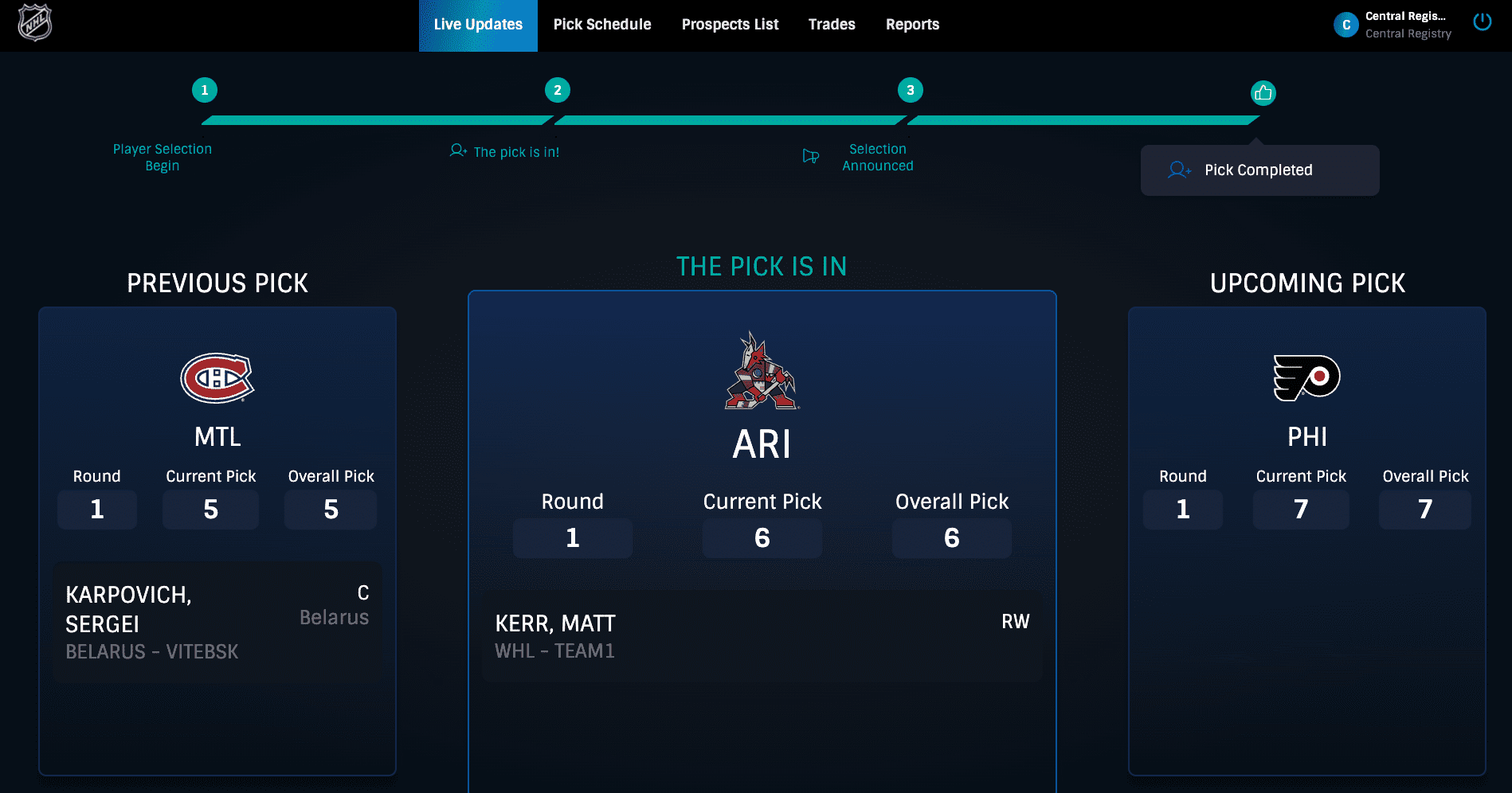Screen dimensions: 1512x793
Task: Click the Montreal Canadiens team logo
Action: [x=217, y=378]
